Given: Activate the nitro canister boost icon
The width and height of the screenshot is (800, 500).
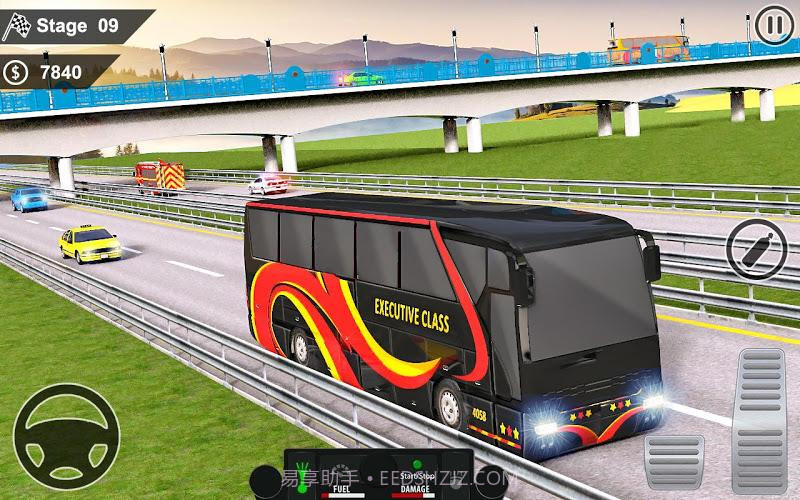Looking at the screenshot, I should pos(756,247).
